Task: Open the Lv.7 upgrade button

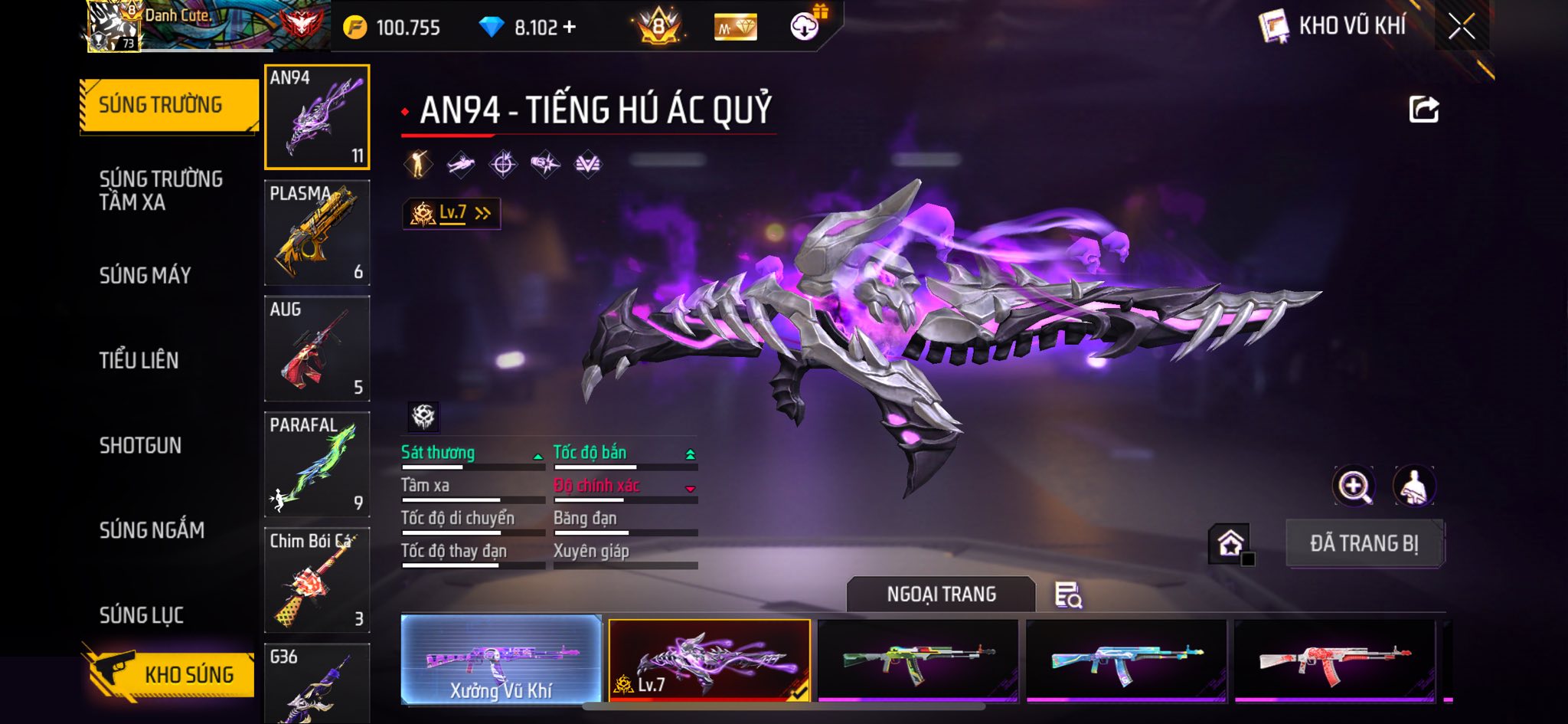Action: (452, 213)
